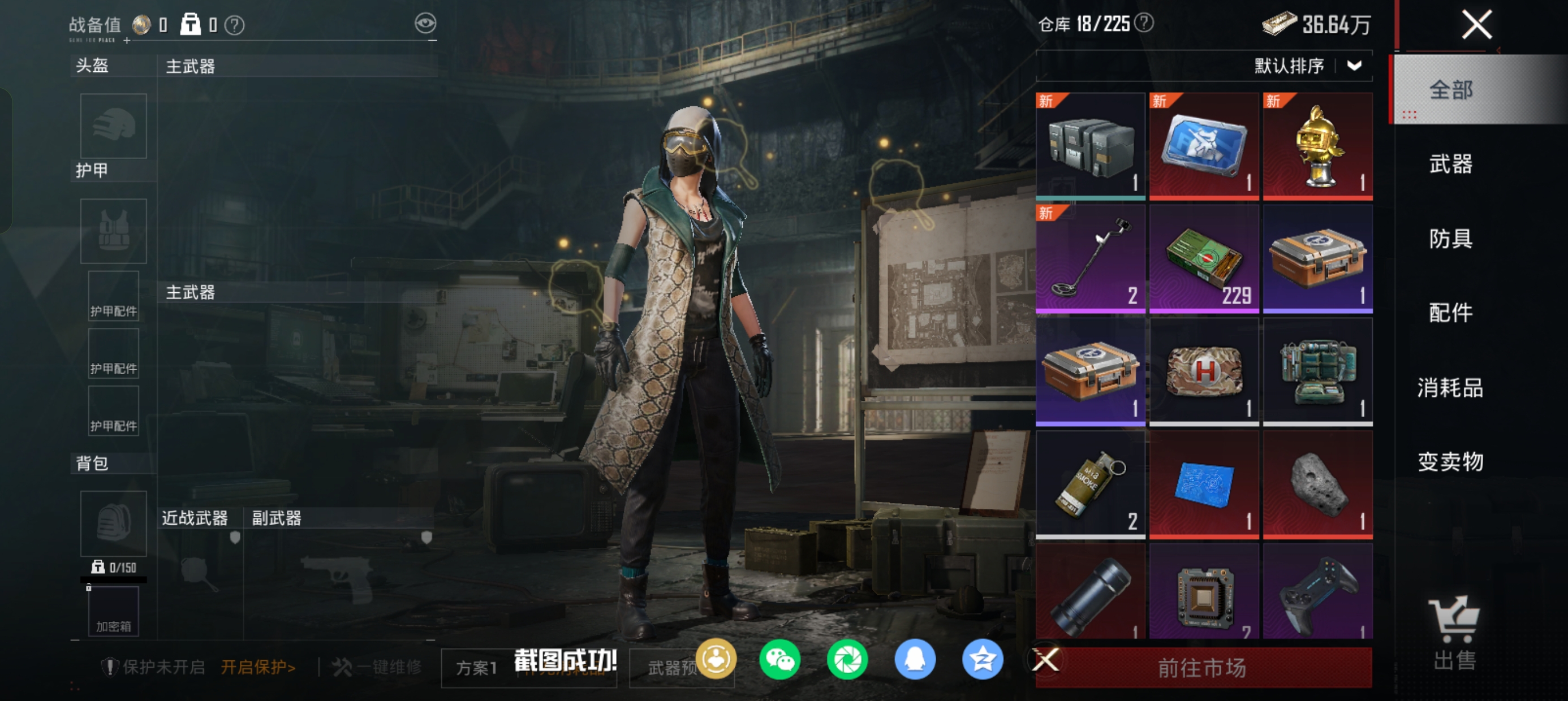Image resolution: width=1568 pixels, height=701 pixels.
Task: Click the 出售 sell cart button
Action: (x=1454, y=633)
